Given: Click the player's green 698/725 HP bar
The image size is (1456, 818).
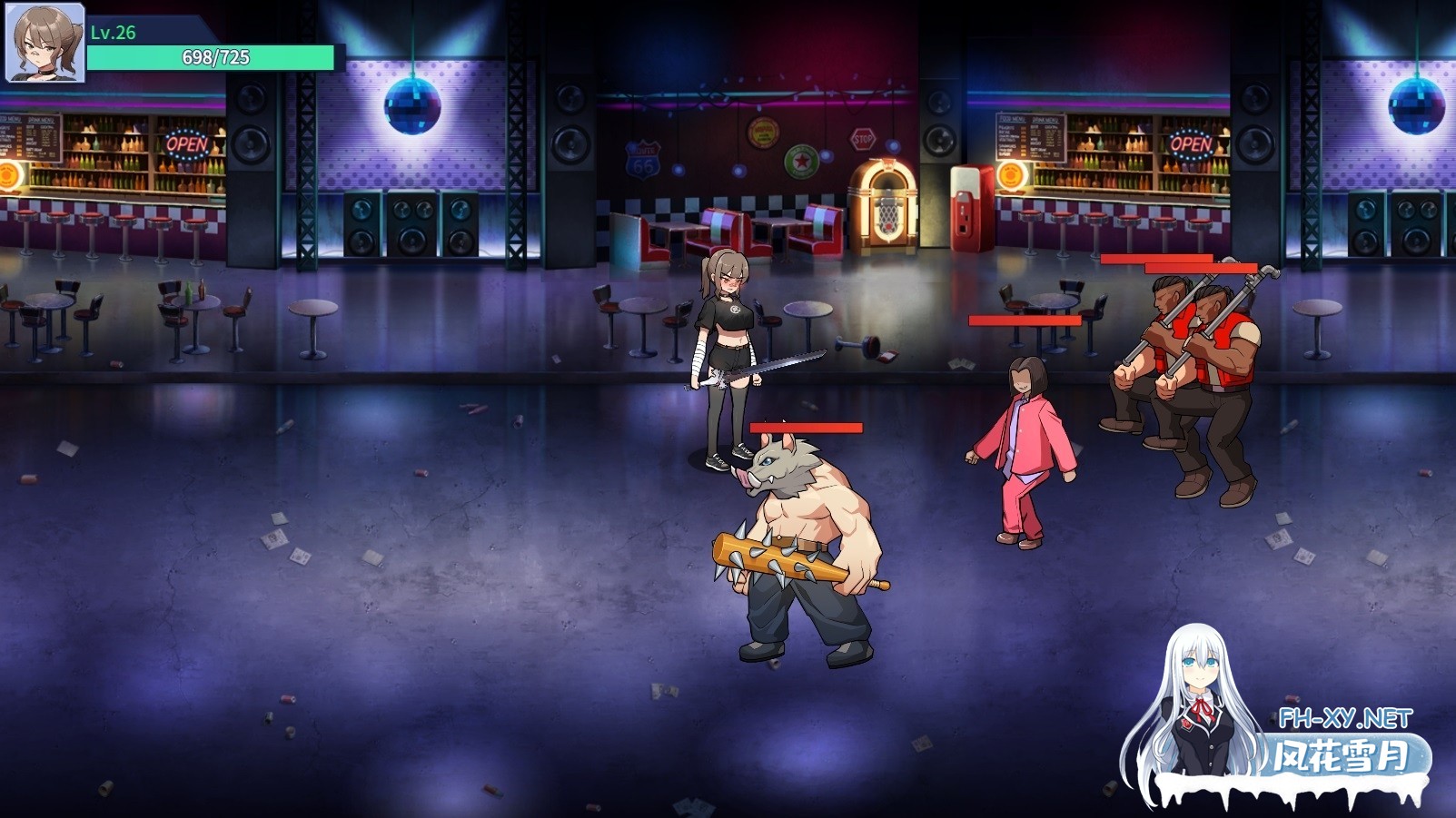Looking at the screenshot, I should 209,59.
